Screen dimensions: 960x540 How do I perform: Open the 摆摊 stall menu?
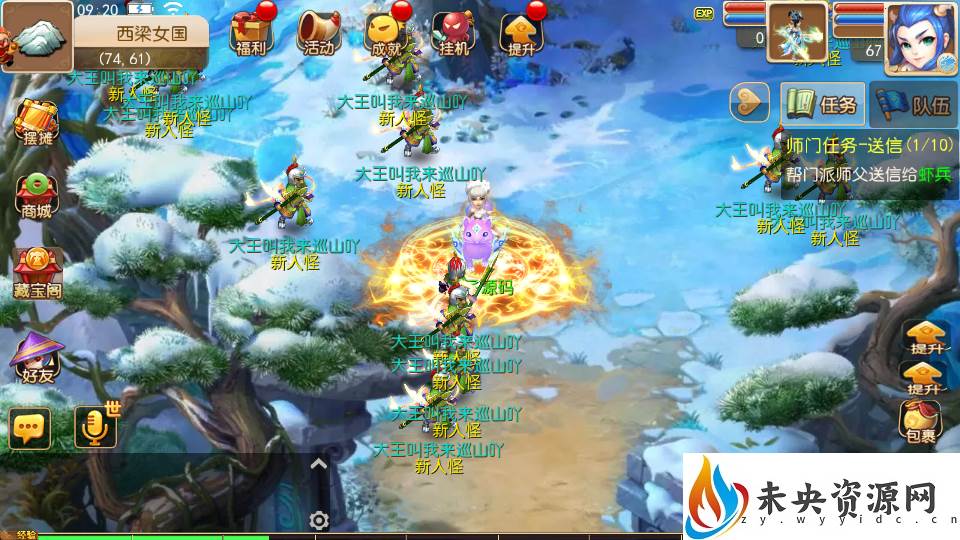coord(34,123)
